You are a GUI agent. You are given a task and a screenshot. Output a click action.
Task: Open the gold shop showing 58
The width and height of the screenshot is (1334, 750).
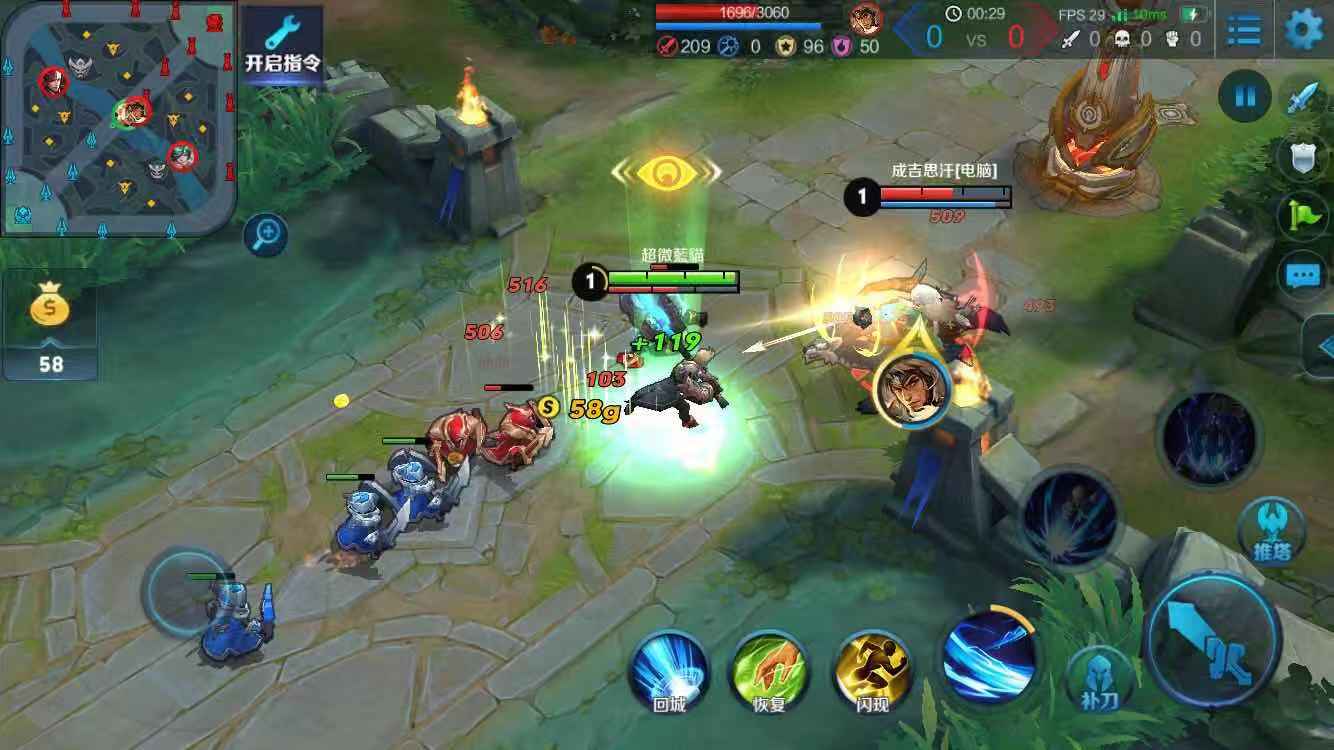click(50, 323)
